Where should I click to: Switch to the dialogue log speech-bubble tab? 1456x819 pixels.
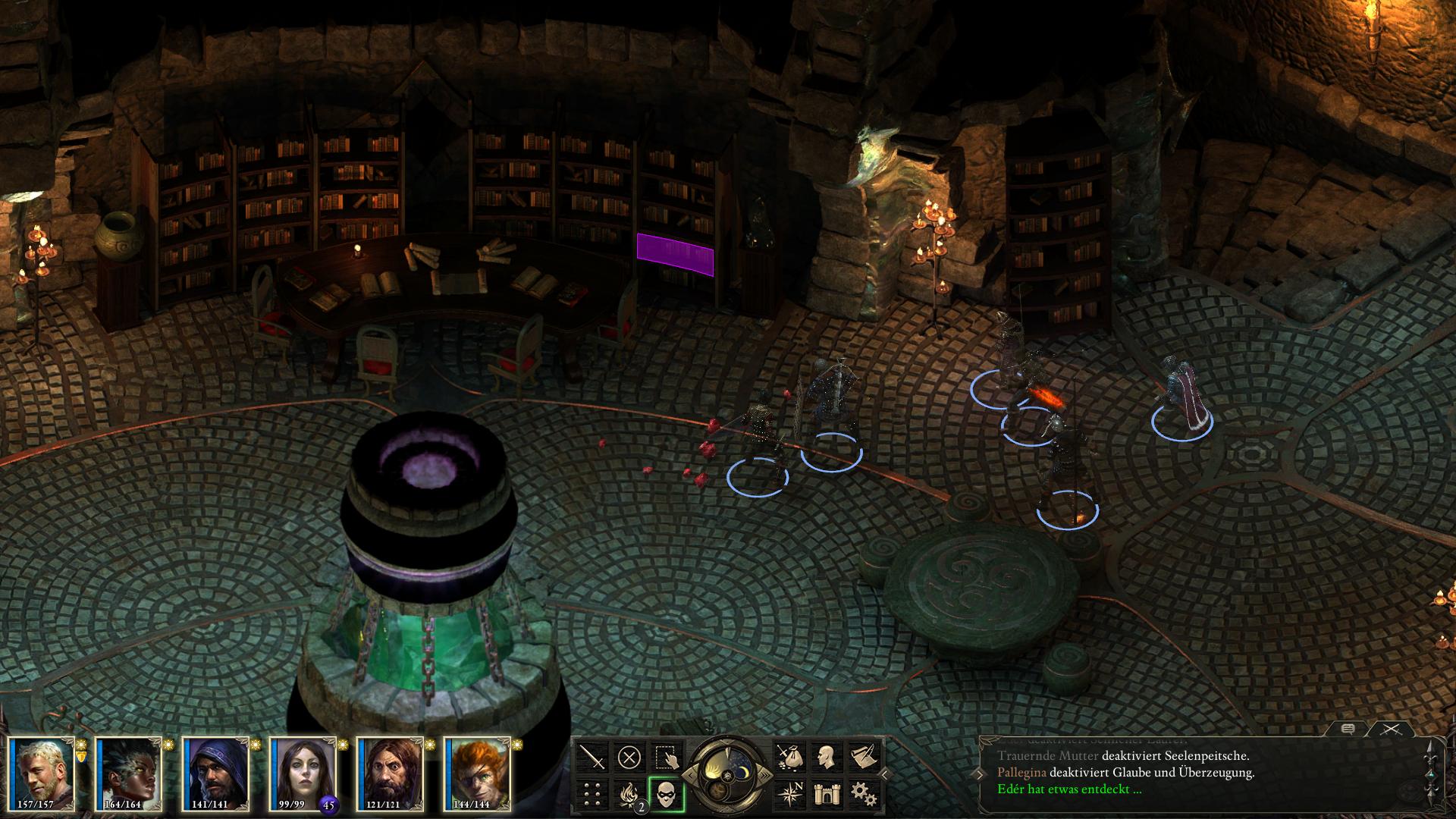coord(1348,729)
